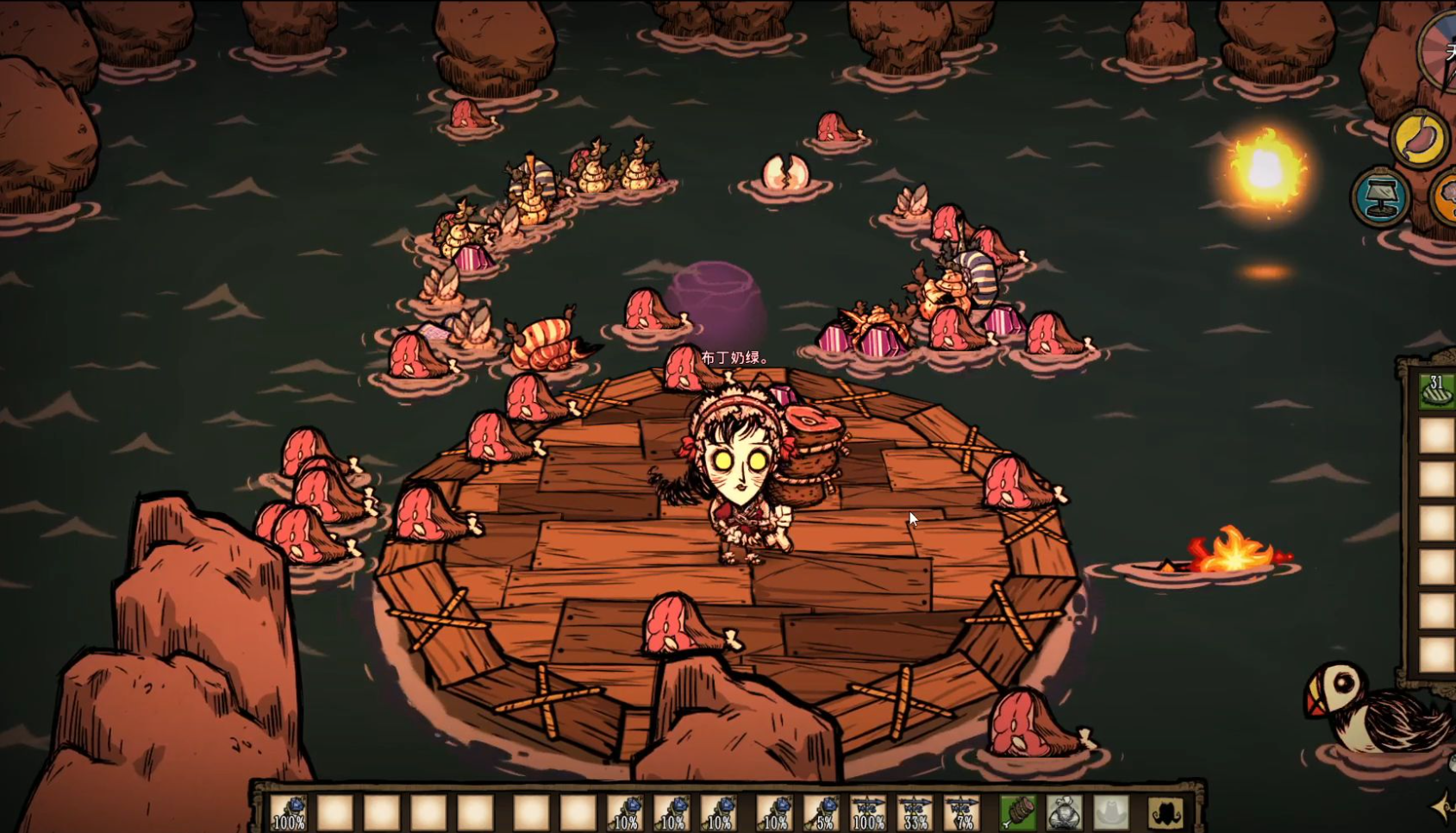Select the winged staff at 7% durability
Image resolution: width=1456 pixels, height=833 pixels.
(961, 812)
